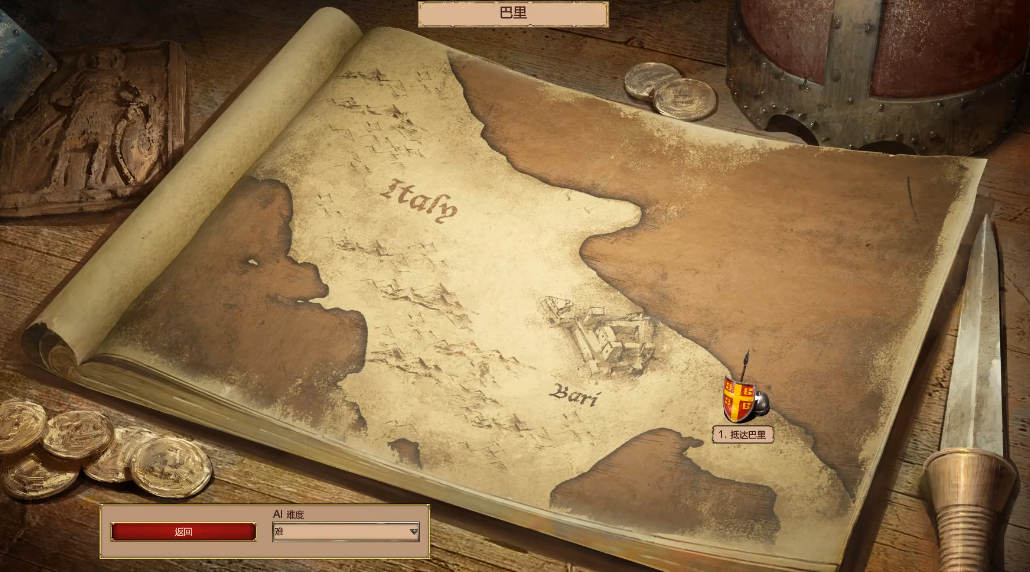Click the red 返回 back button
The height and width of the screenshot is (572, 1030).
pos(183,532)
